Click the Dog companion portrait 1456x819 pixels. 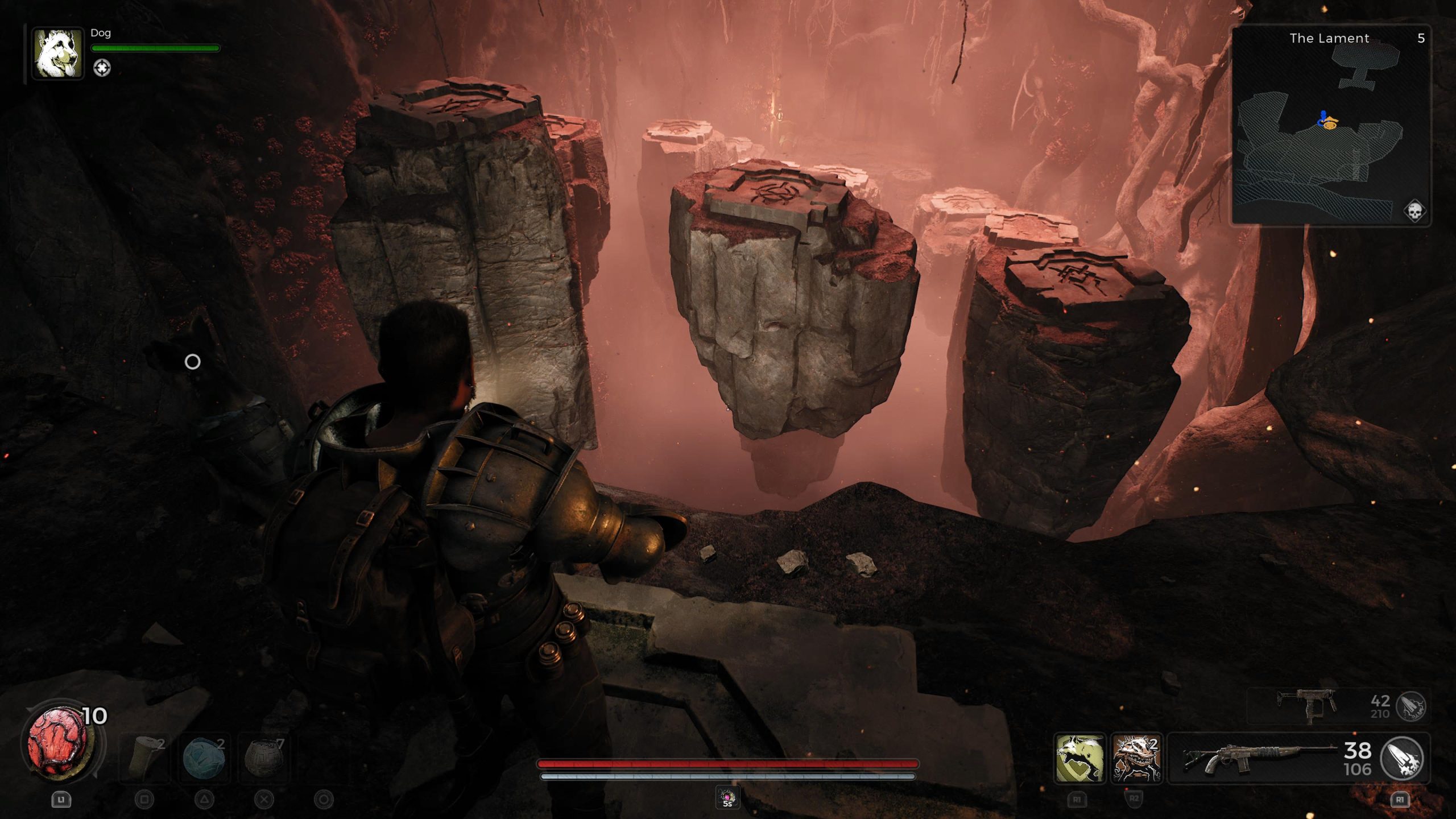point(57,54)
